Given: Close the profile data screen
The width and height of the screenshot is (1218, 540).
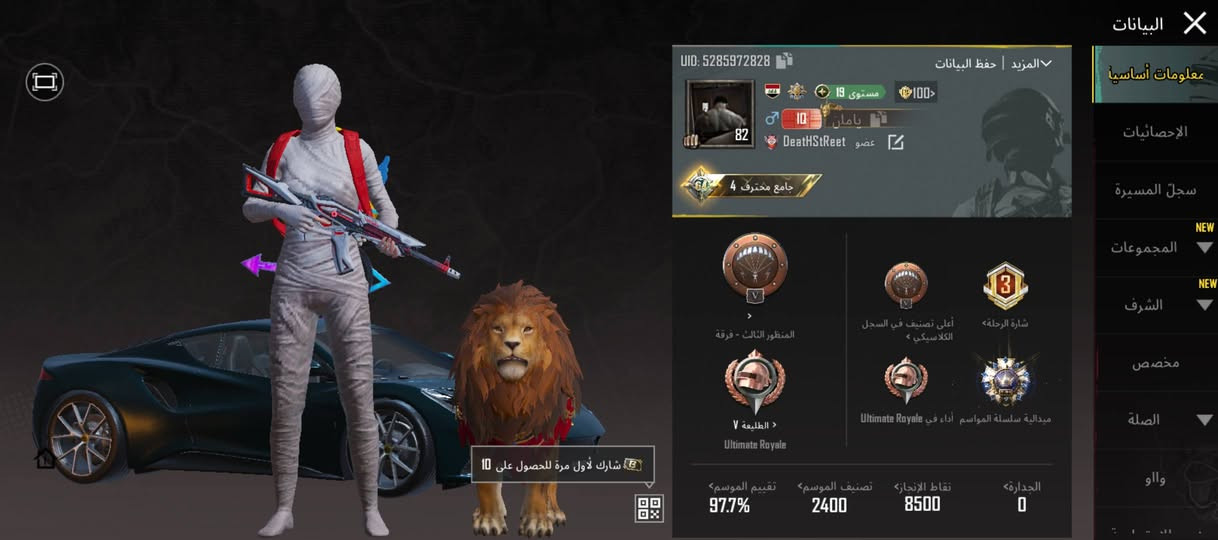Looking at the screenshot, I should (1194, 23).
